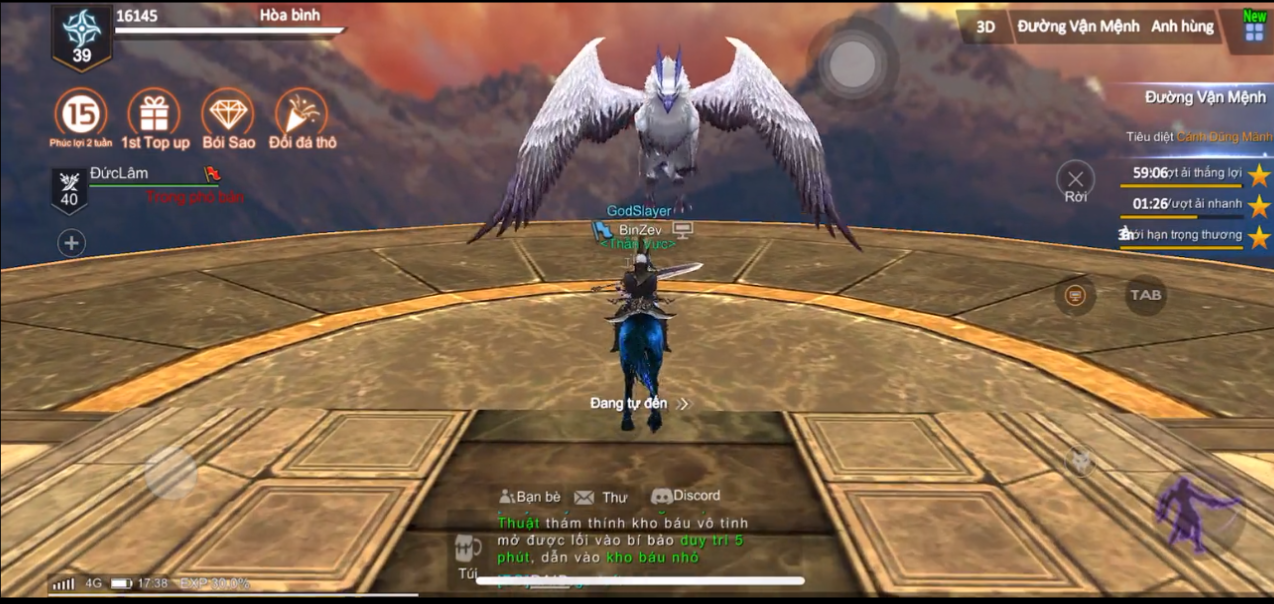1274x604 pixels.
Task: Open the Túi bag inventory
Action: pos(467,555)
